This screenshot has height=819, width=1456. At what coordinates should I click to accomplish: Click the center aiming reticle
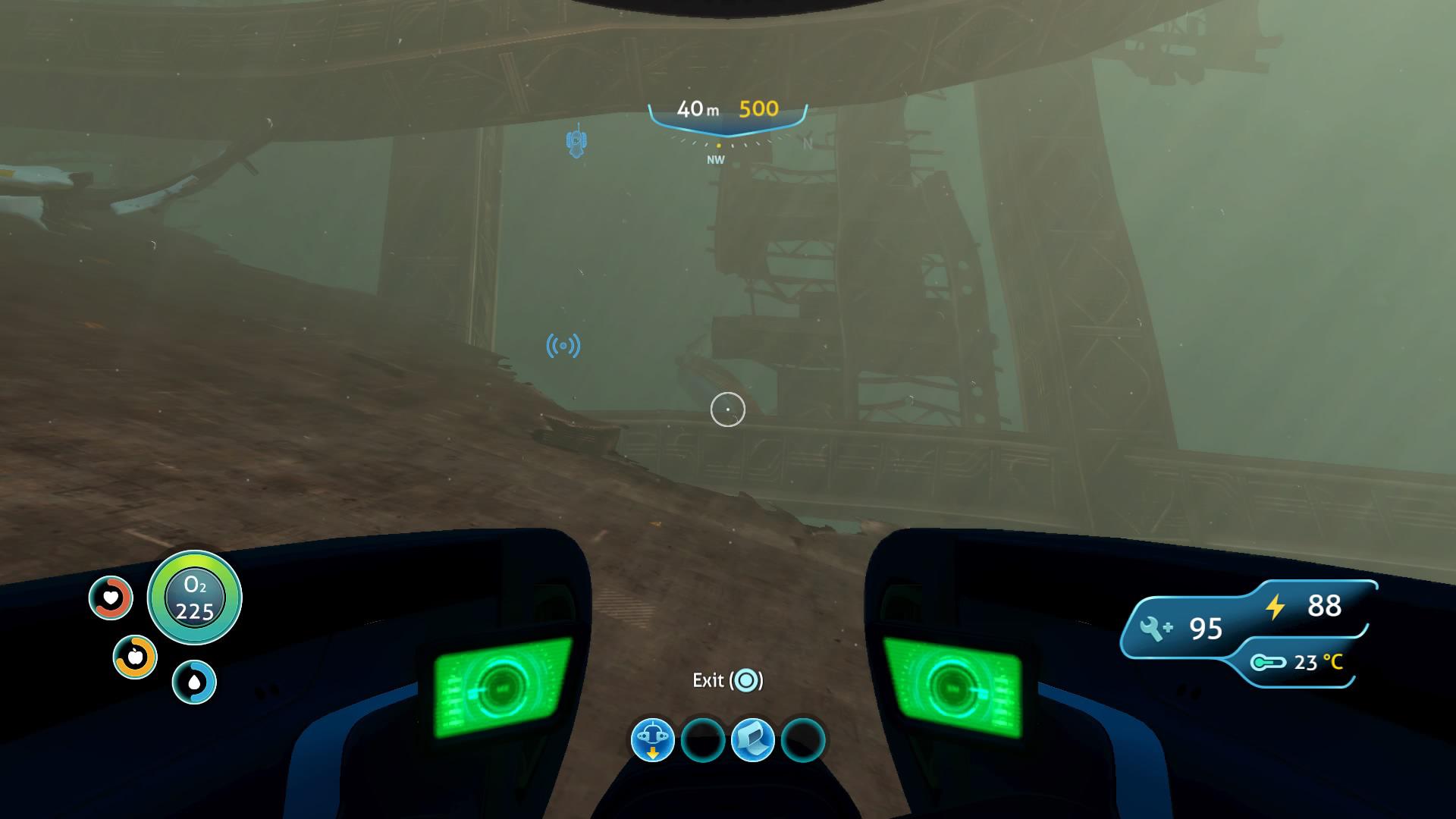coord(727,409)
